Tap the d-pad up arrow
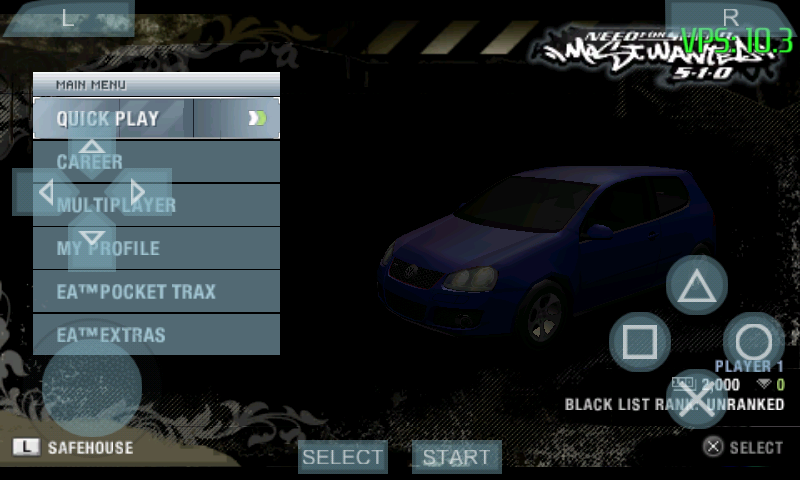 pos(92,148)
